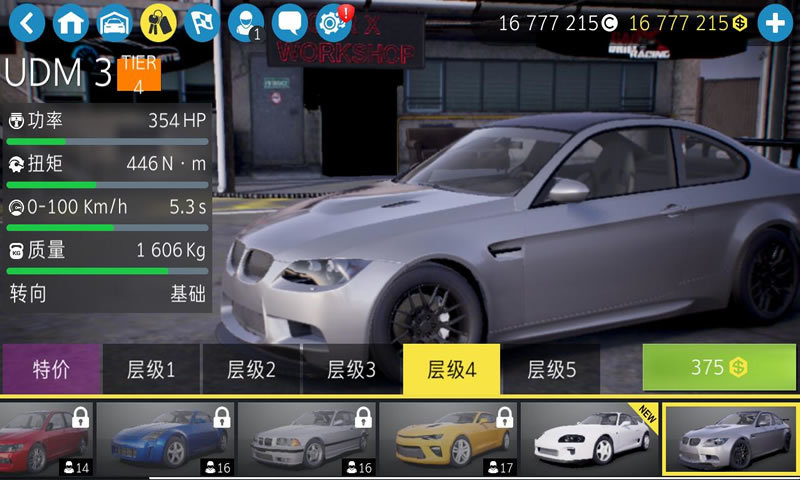Go back with the arrow button
The image size is (800, 480).
coord(26,22)
